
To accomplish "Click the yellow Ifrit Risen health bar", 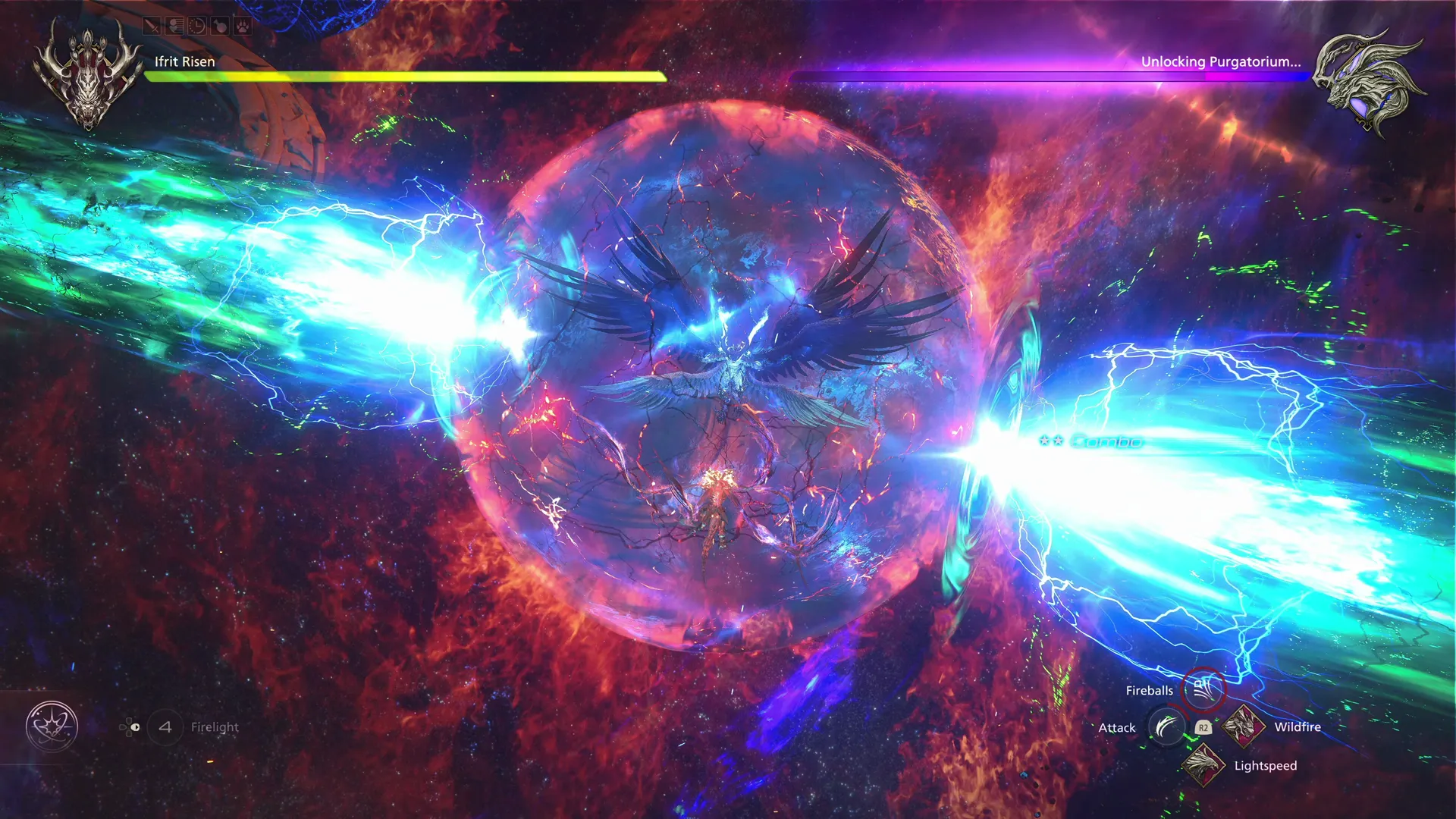I will 402,75.
